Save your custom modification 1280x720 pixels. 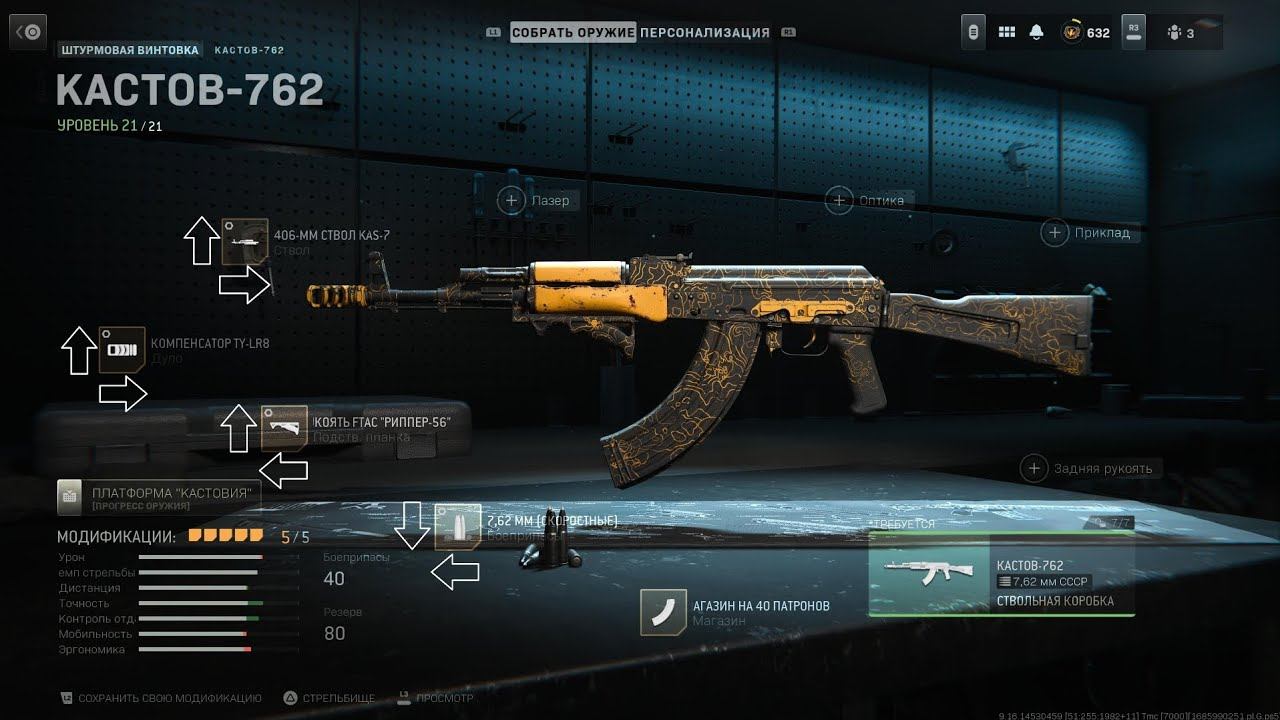[x=160, y=698]
